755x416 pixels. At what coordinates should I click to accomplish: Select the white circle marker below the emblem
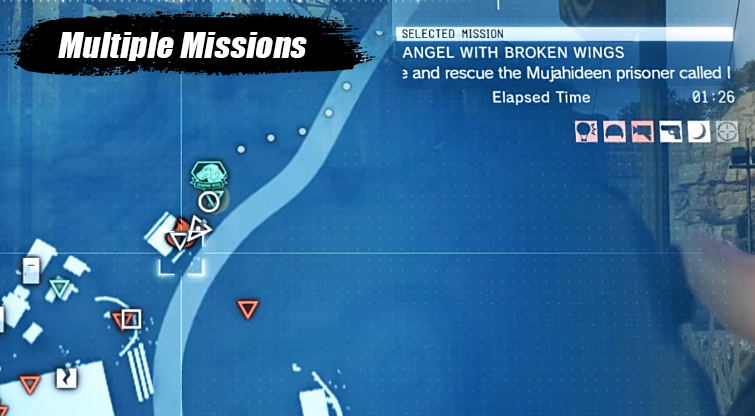point(208,201)
